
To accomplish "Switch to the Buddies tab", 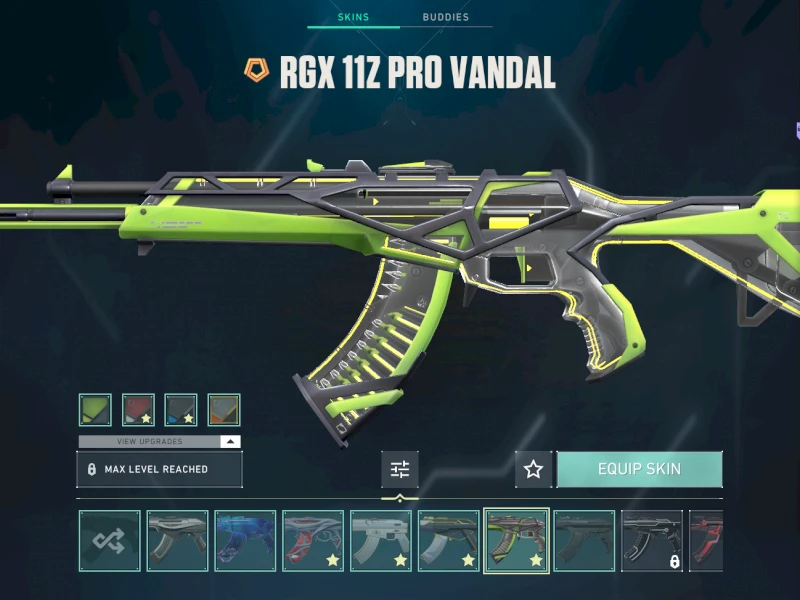I will [x=444, y=17].
